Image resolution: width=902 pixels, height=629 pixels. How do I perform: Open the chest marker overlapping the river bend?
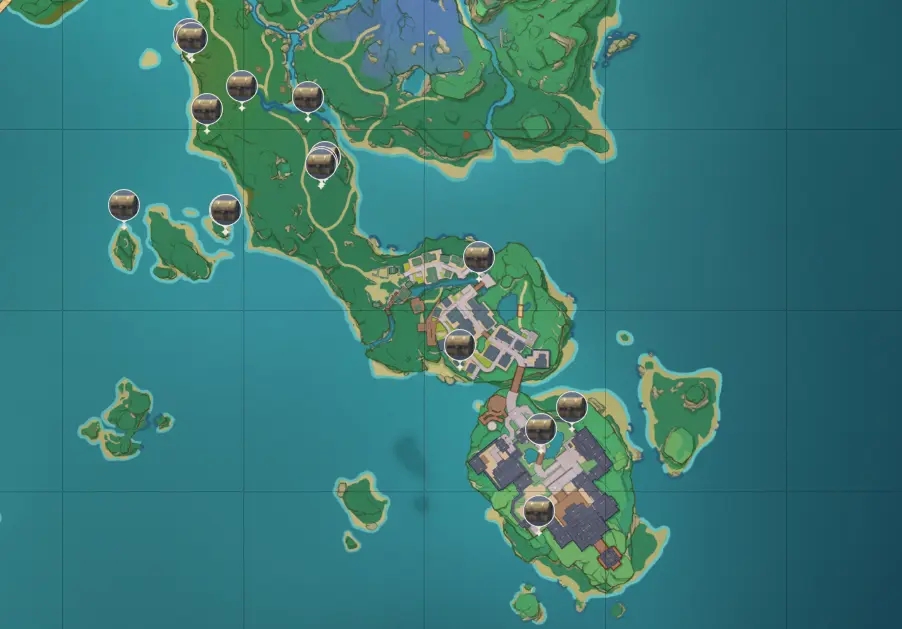click(307, 97)
